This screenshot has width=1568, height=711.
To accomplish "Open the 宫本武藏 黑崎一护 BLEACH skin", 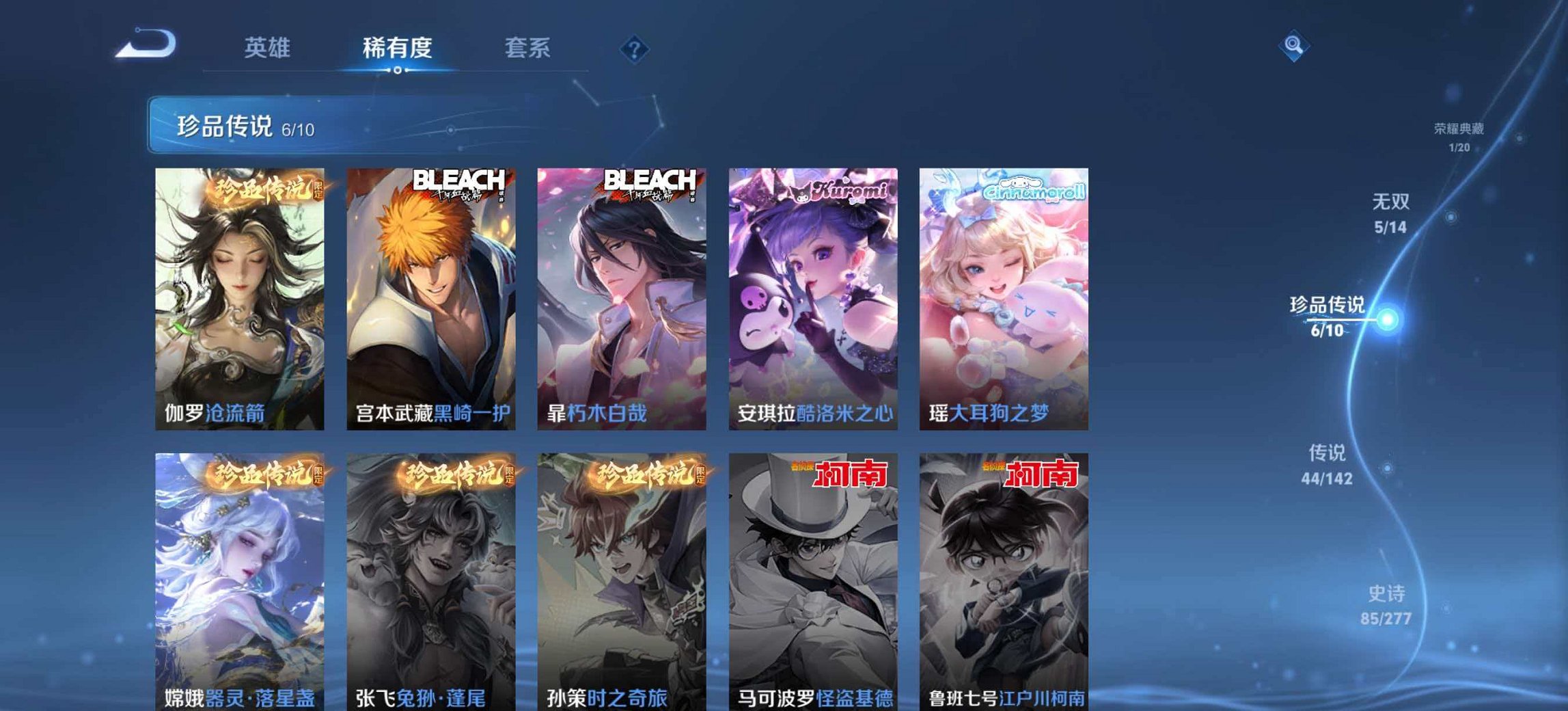I will click(431, 294).
